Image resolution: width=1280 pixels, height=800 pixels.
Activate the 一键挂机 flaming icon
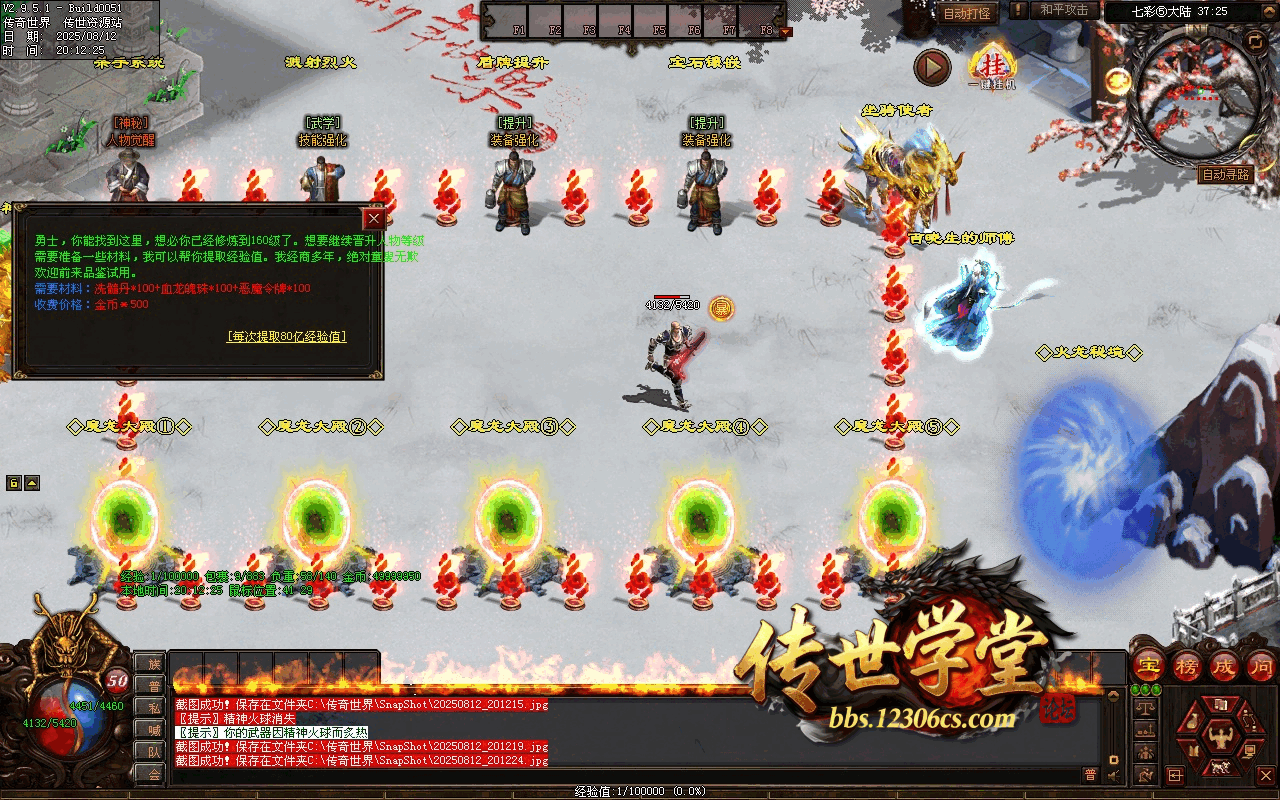coord(993,68)
